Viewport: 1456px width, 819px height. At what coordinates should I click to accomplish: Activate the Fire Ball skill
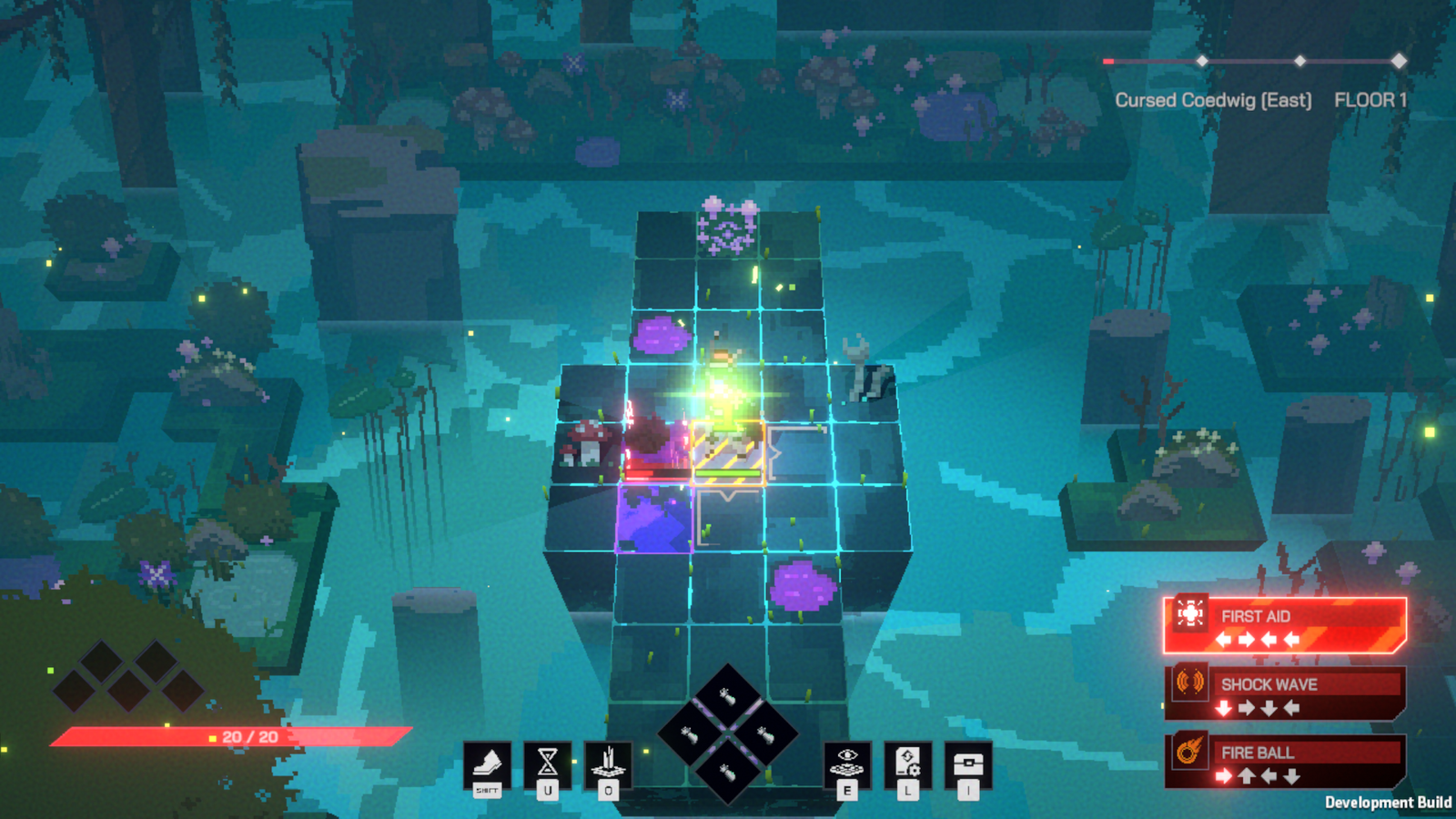[1285, 761]
